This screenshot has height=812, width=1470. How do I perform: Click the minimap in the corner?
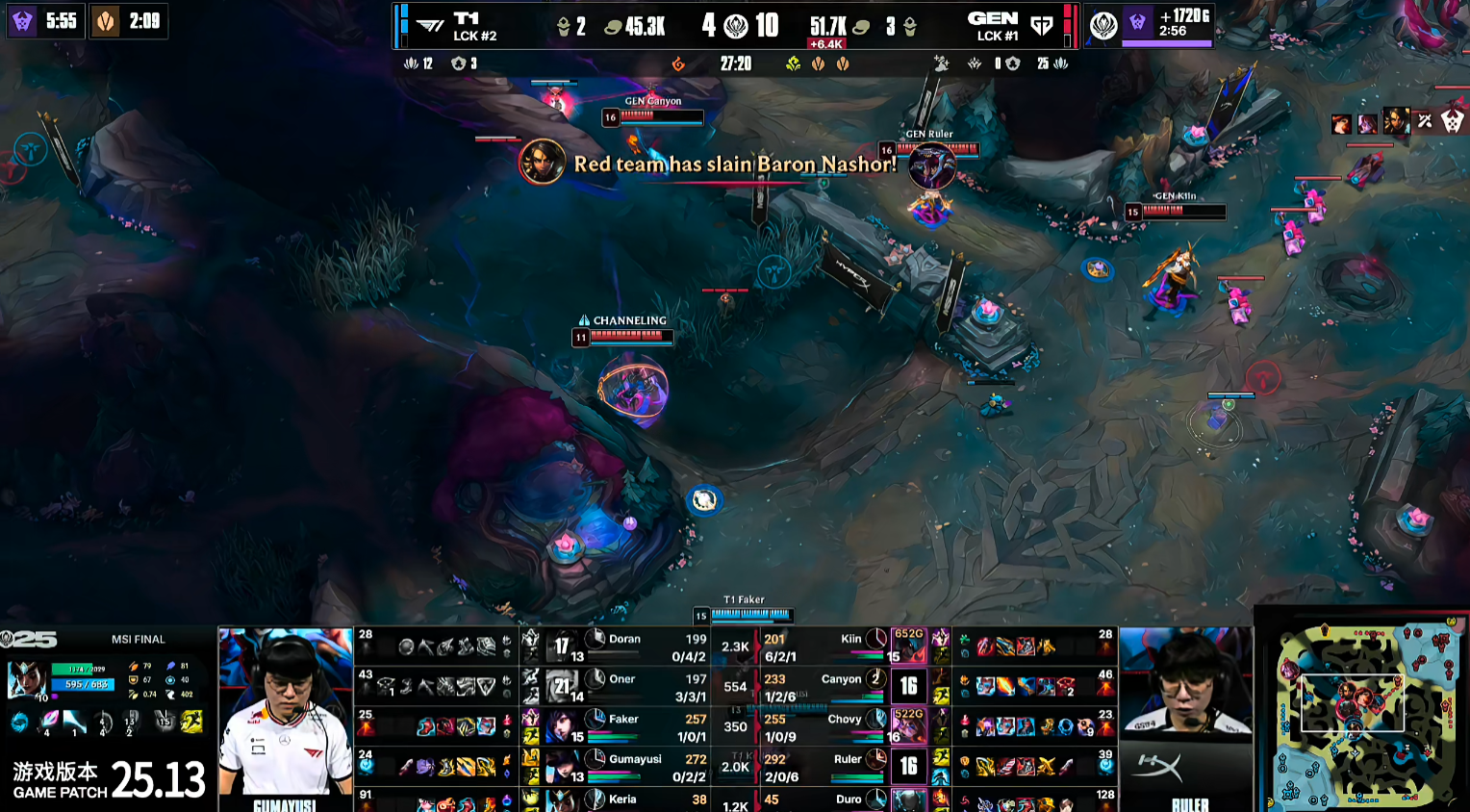[1364, 712]
